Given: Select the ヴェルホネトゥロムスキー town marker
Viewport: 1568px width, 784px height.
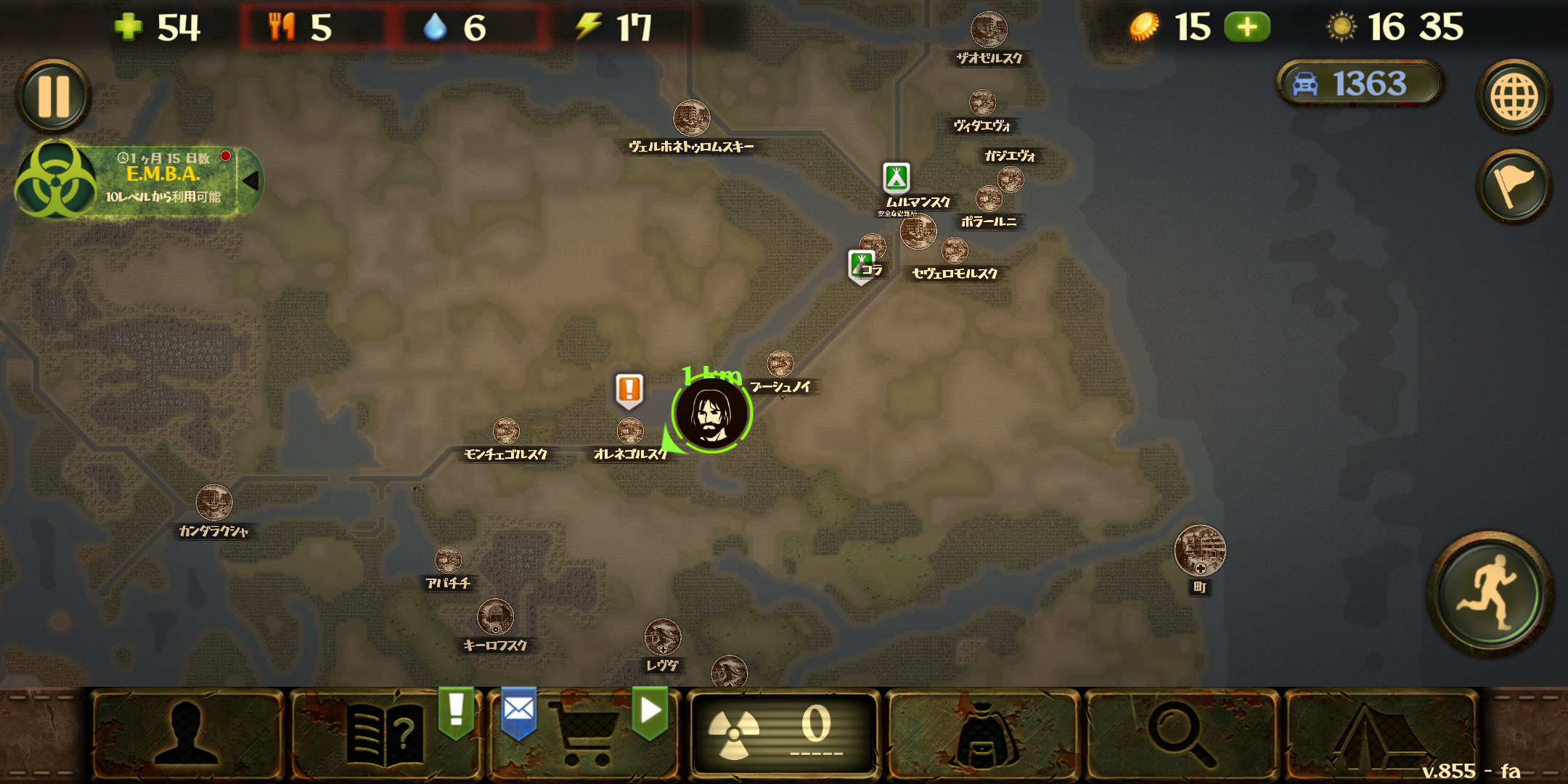Looking at the screenshot, I should 691,118.
